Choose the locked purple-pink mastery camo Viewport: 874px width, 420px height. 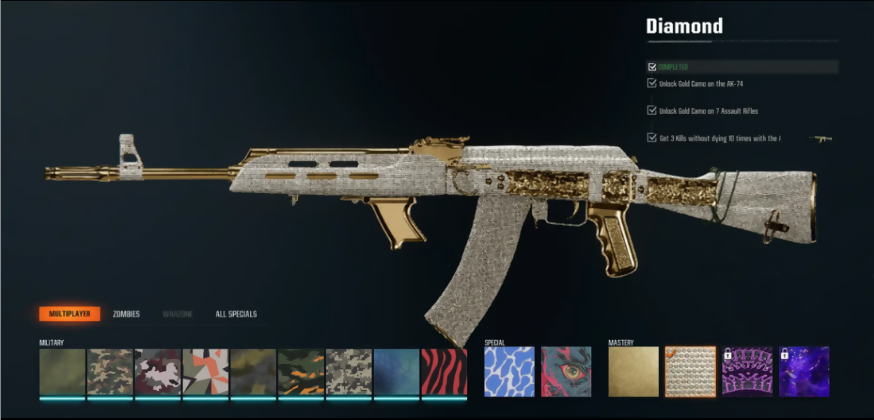(747, 372)
